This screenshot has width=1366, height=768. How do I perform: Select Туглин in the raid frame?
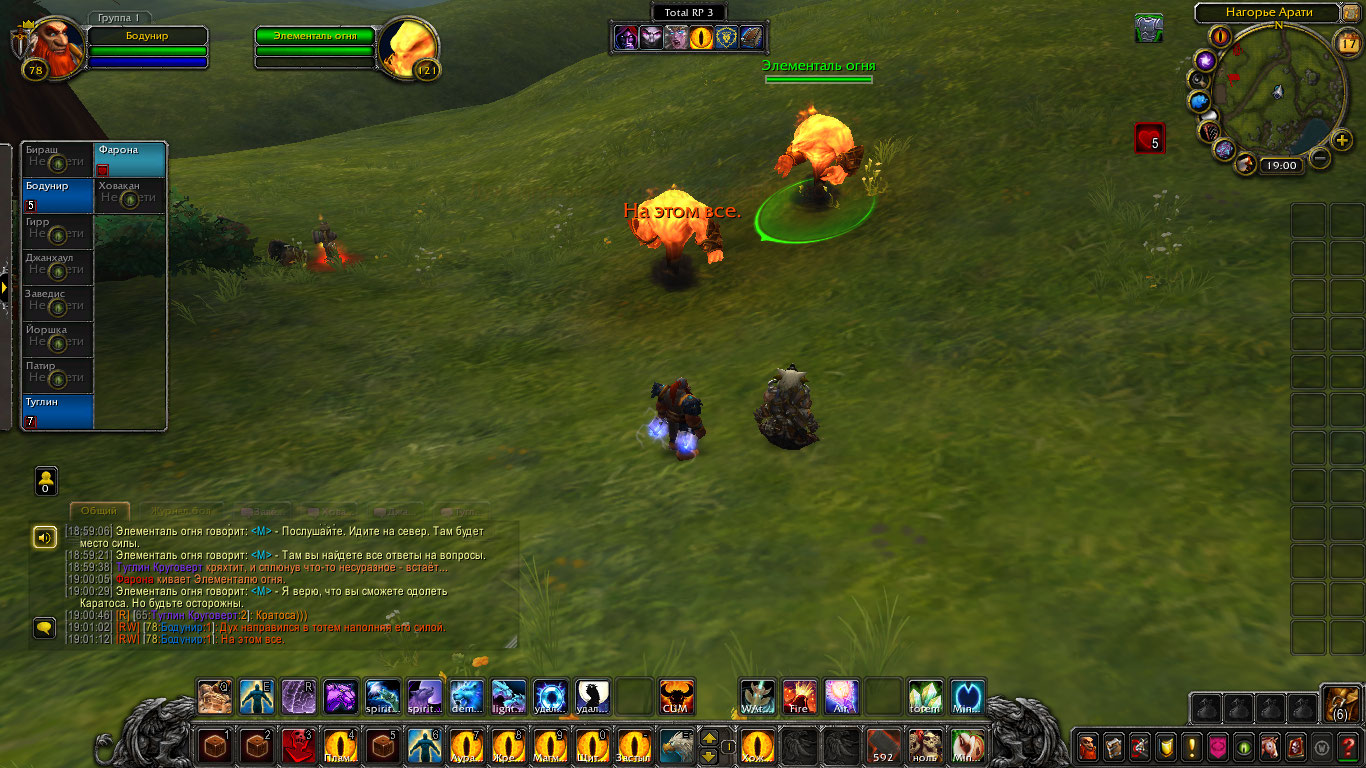pos(58,411)
